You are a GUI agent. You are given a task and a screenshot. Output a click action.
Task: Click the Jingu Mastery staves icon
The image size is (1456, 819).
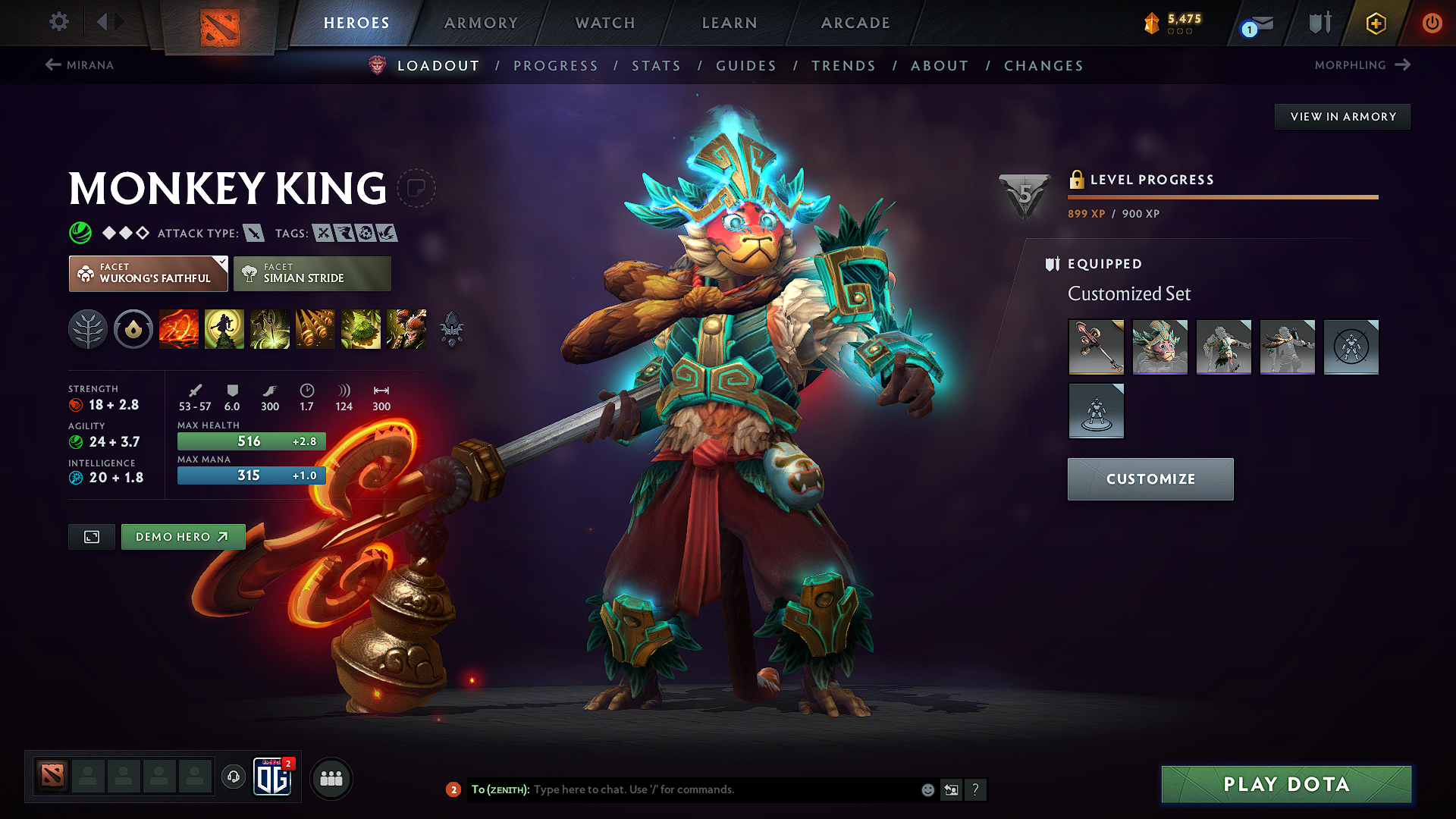pyautogui.click(x=315, y=329)
